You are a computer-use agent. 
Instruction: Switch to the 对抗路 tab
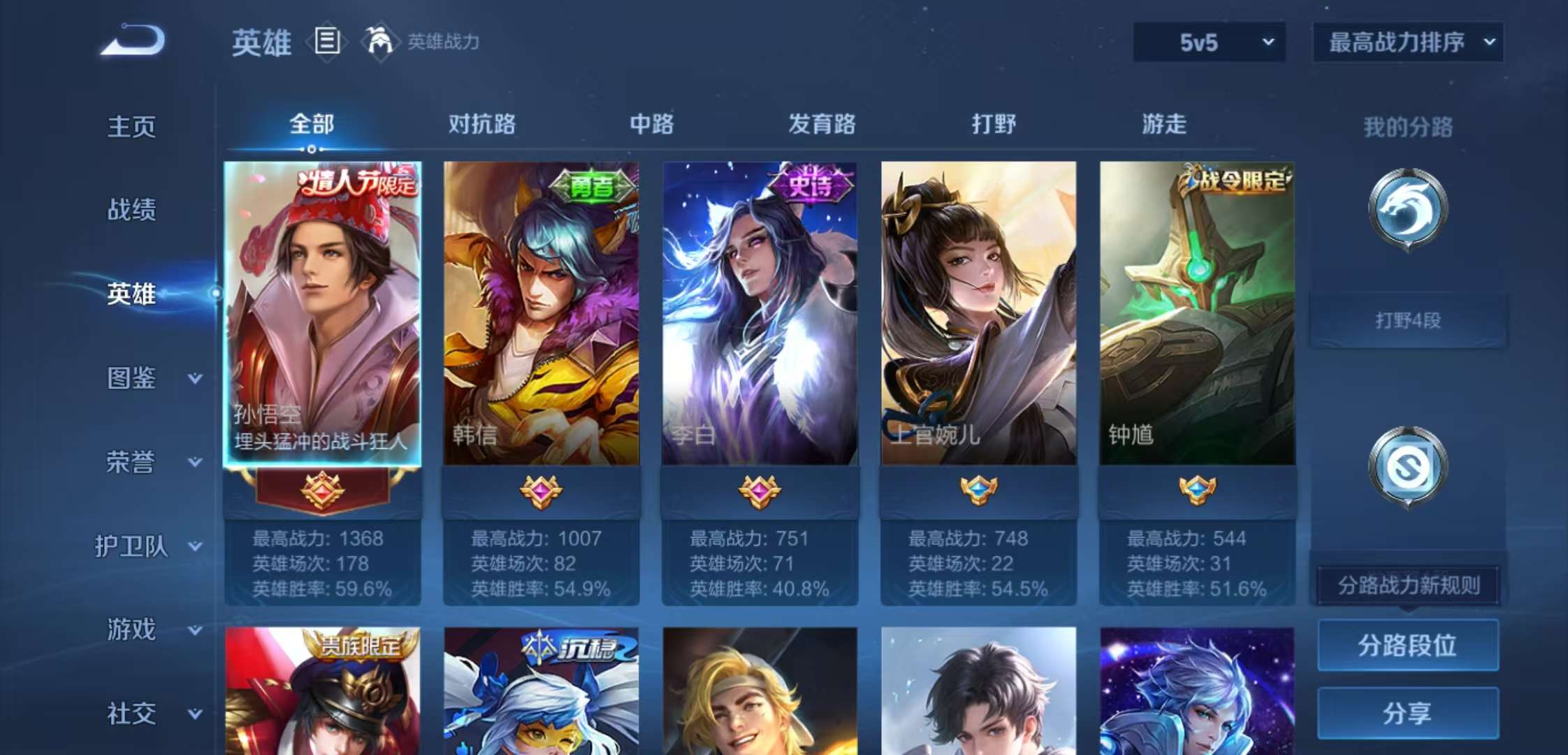click(484, 124)
